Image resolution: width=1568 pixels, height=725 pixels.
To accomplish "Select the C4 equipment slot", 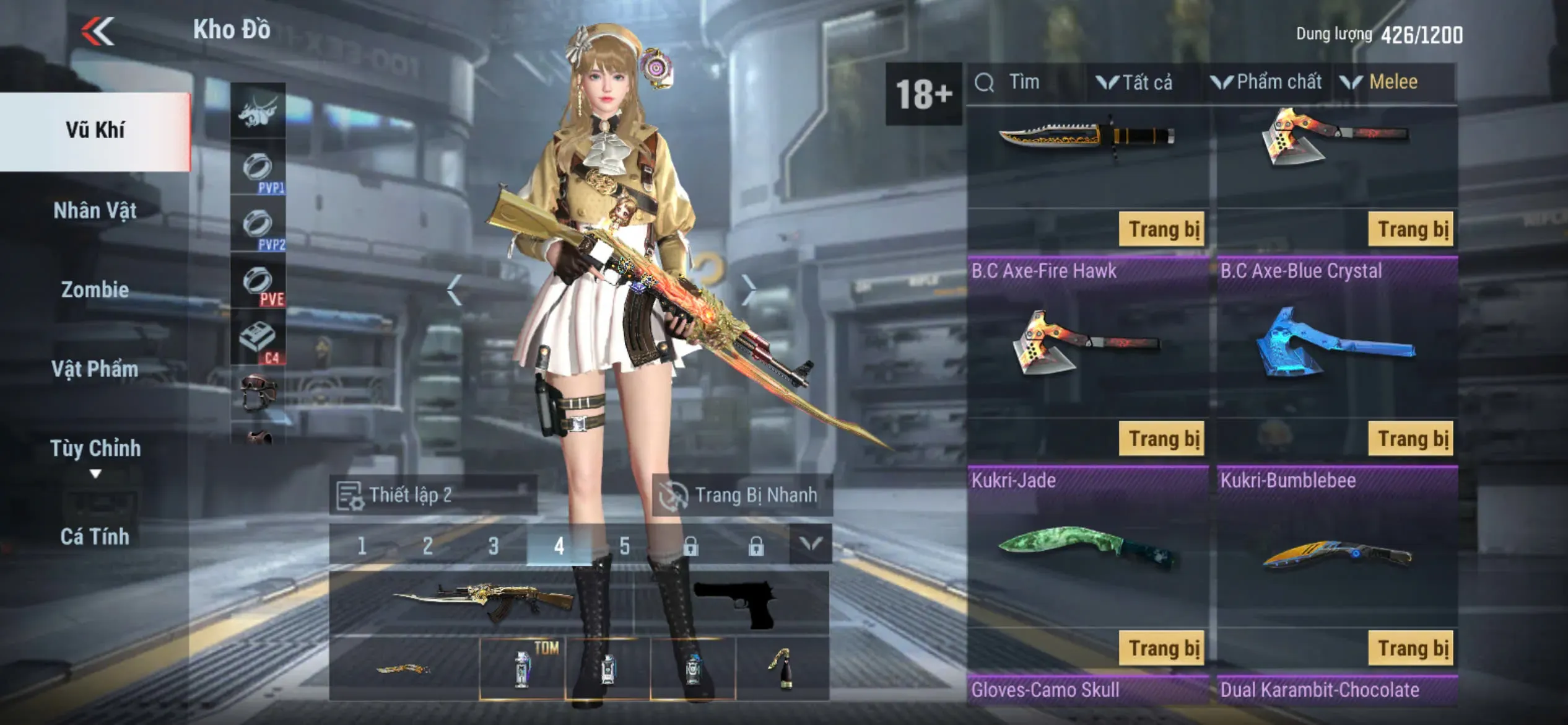I will point(258,340).
